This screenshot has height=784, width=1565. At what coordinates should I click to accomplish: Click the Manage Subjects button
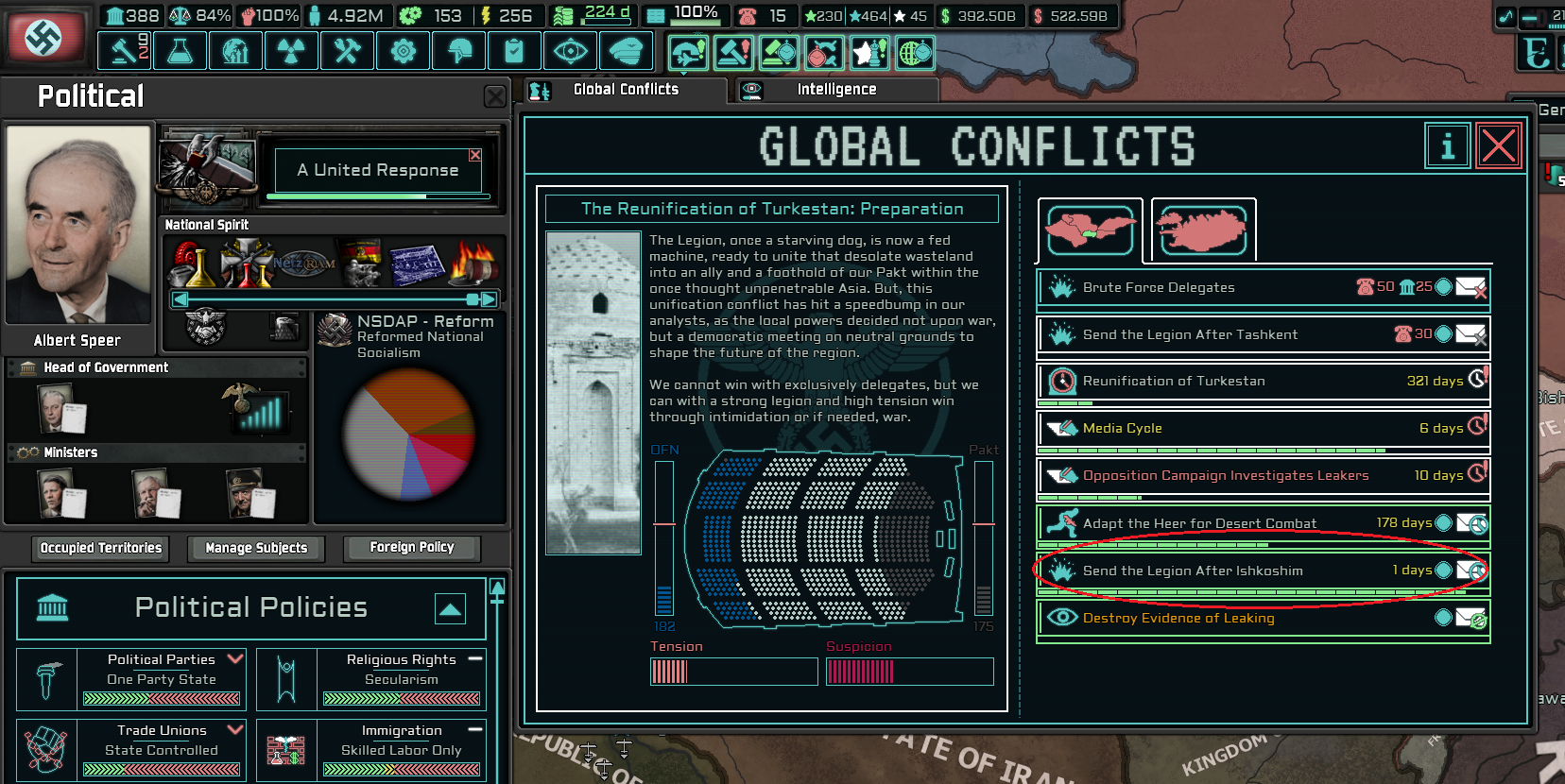(255, 548)
